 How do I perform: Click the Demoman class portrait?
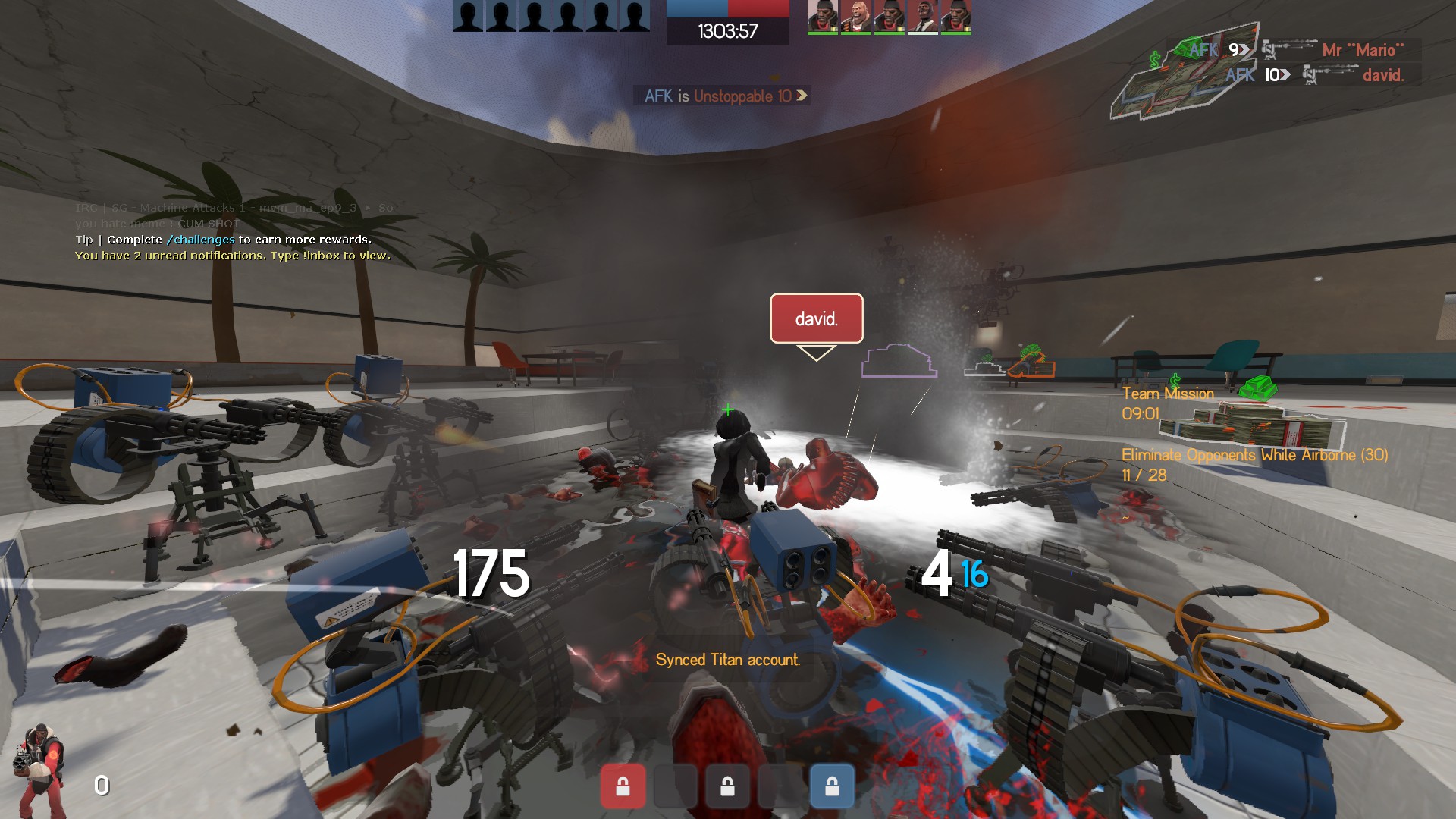(x=39, y=770)
